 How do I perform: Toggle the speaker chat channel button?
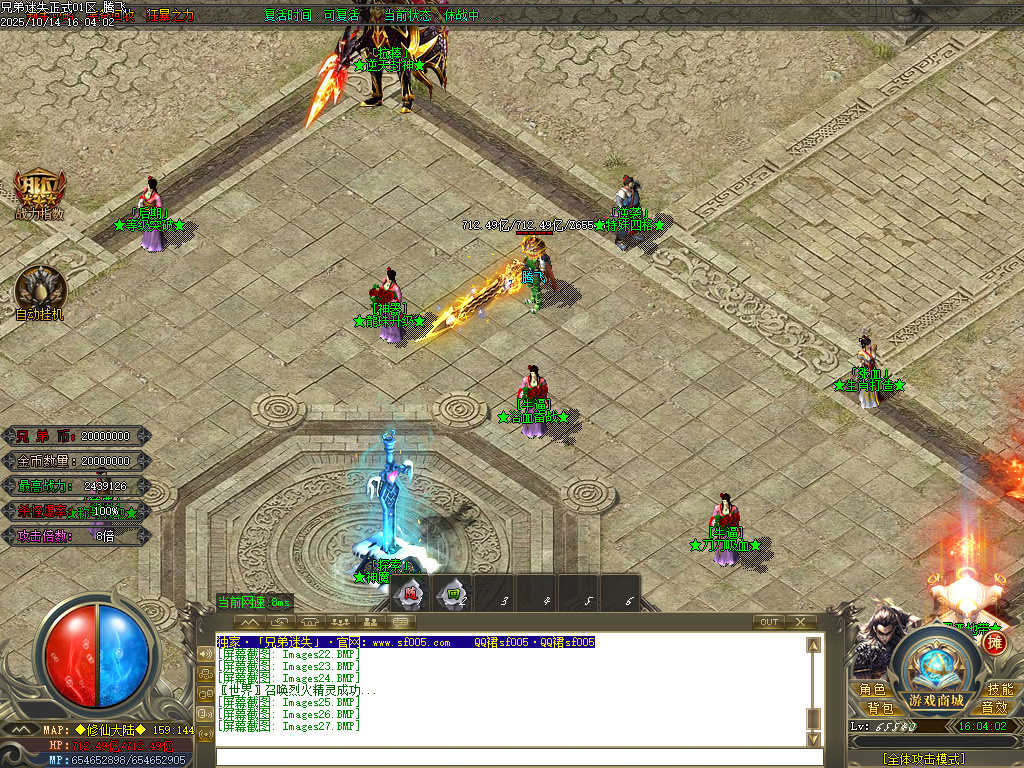coord(206,654)
